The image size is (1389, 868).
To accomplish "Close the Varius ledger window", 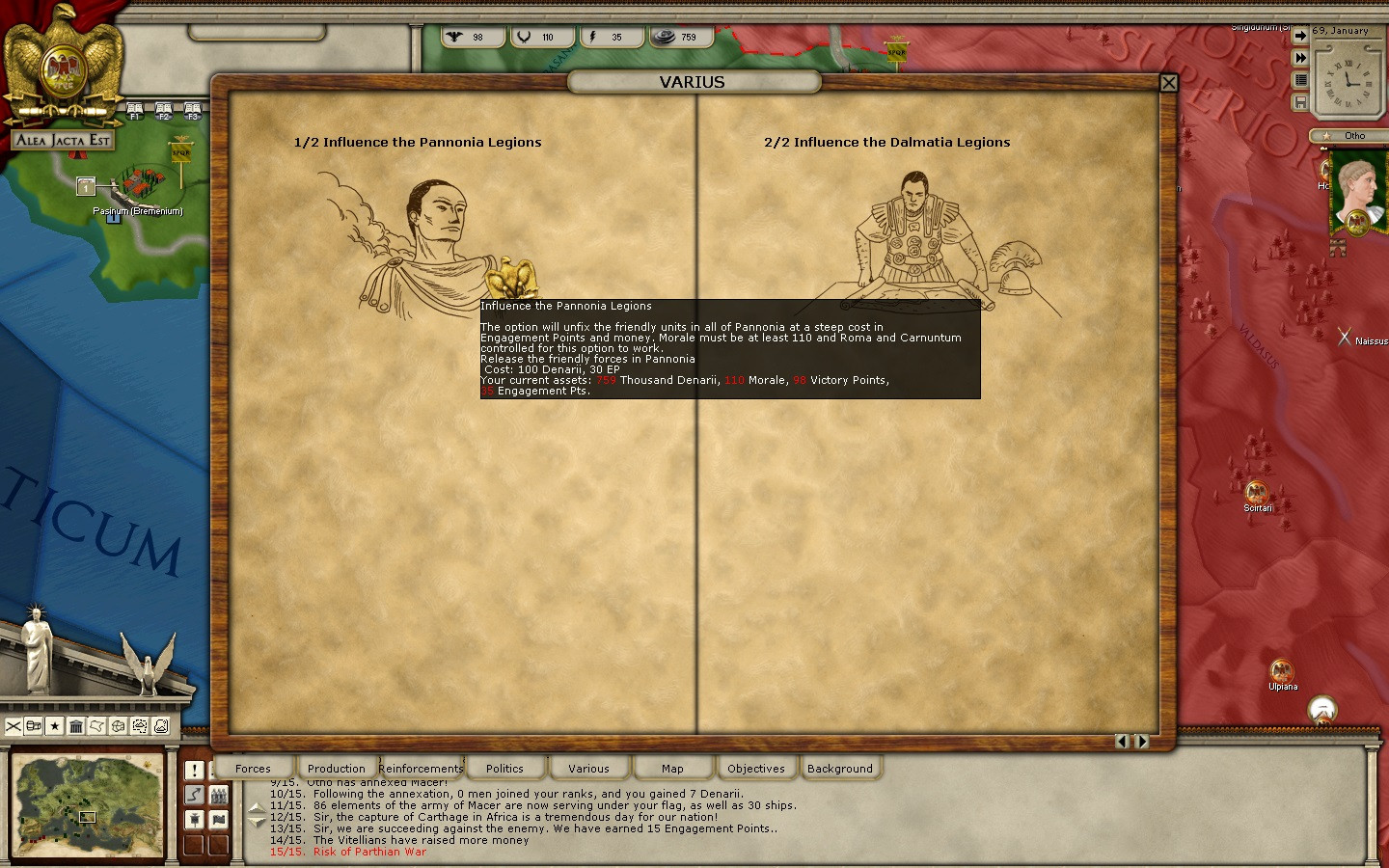I will [x=1168, y=83].
